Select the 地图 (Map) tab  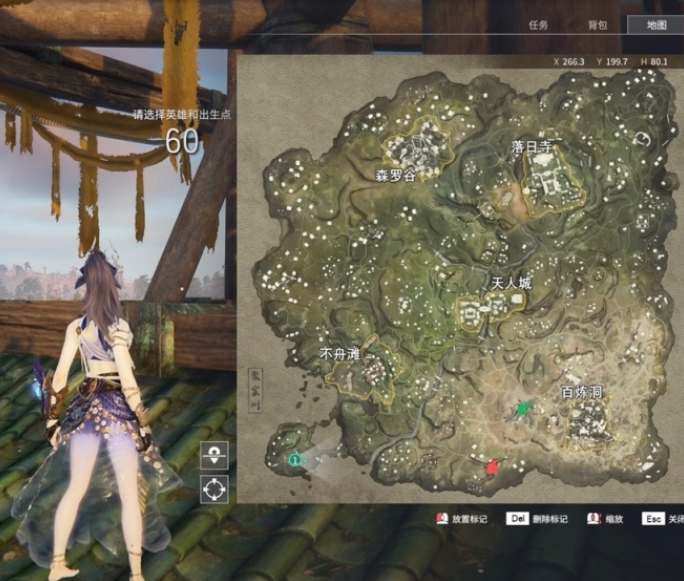coord(656,25)
